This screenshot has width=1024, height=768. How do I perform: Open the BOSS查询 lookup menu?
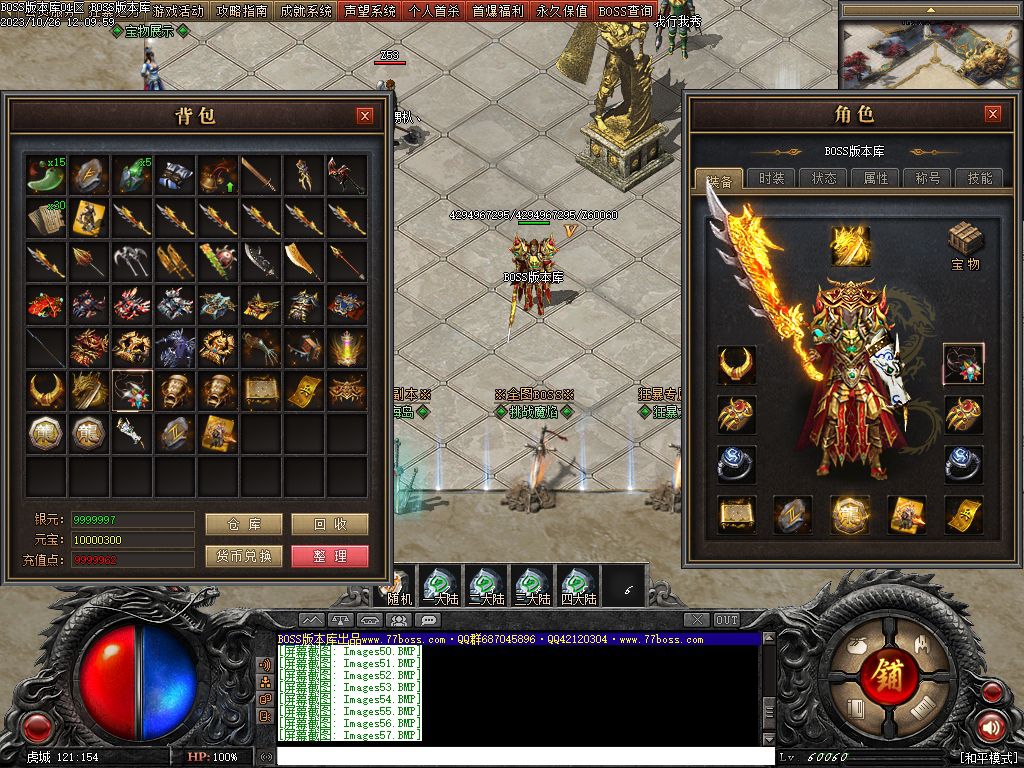626,11
